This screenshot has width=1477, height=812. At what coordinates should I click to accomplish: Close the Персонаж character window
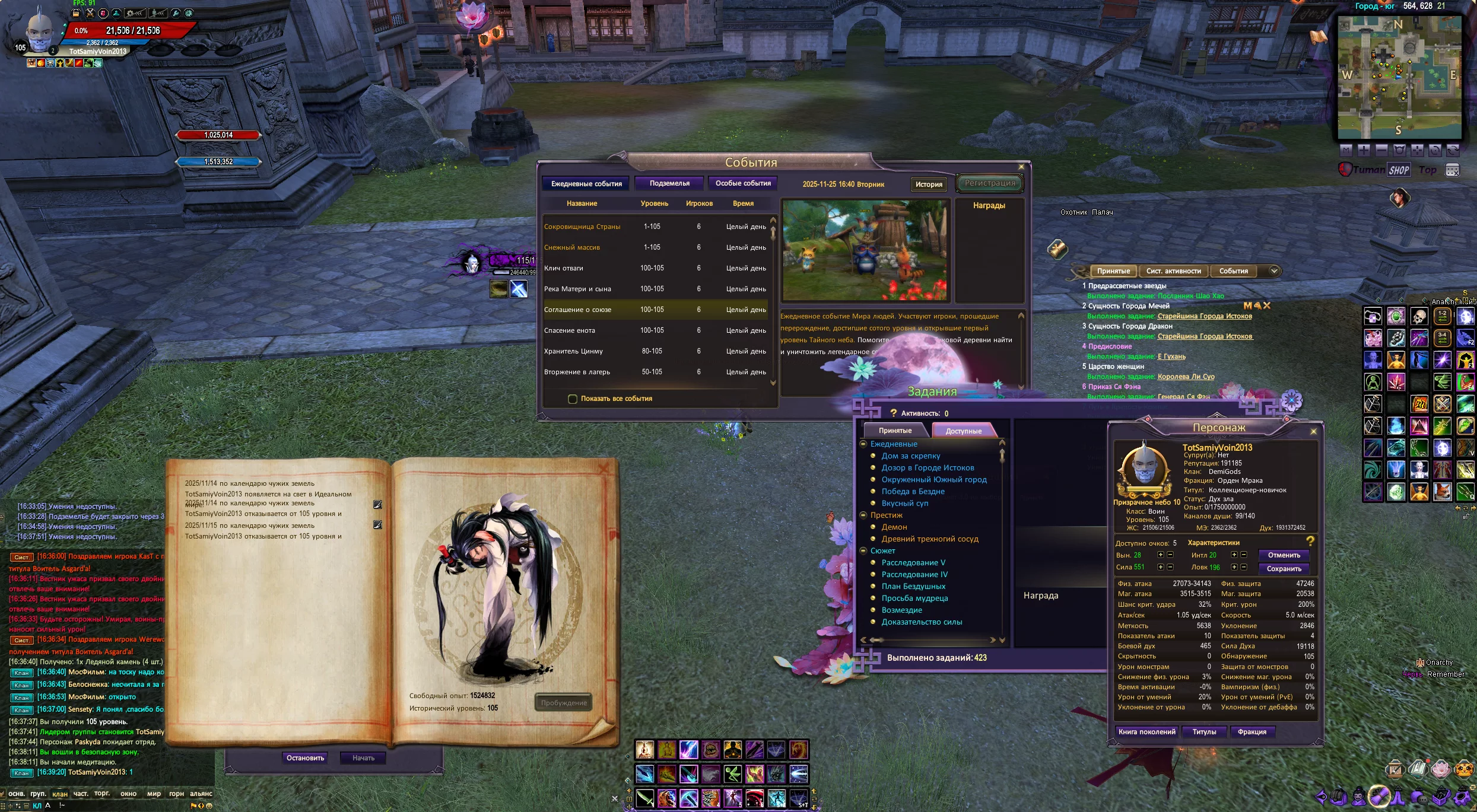(1313, 431)
